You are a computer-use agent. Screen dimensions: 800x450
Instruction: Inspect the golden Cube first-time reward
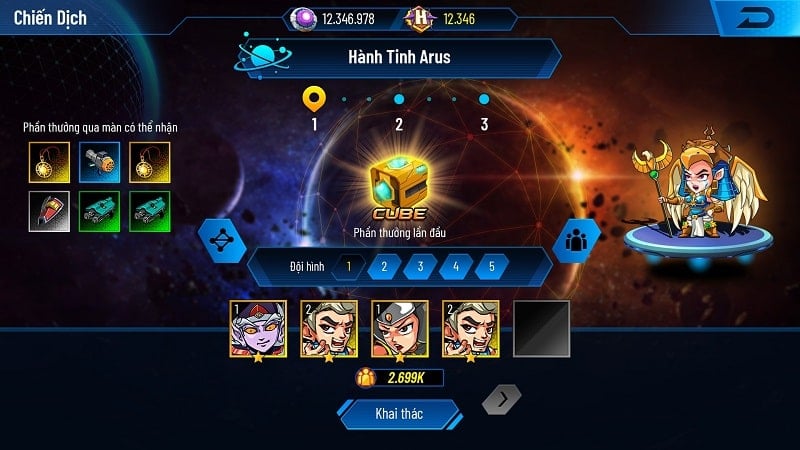pyautogui.click(x=399, y=183)
